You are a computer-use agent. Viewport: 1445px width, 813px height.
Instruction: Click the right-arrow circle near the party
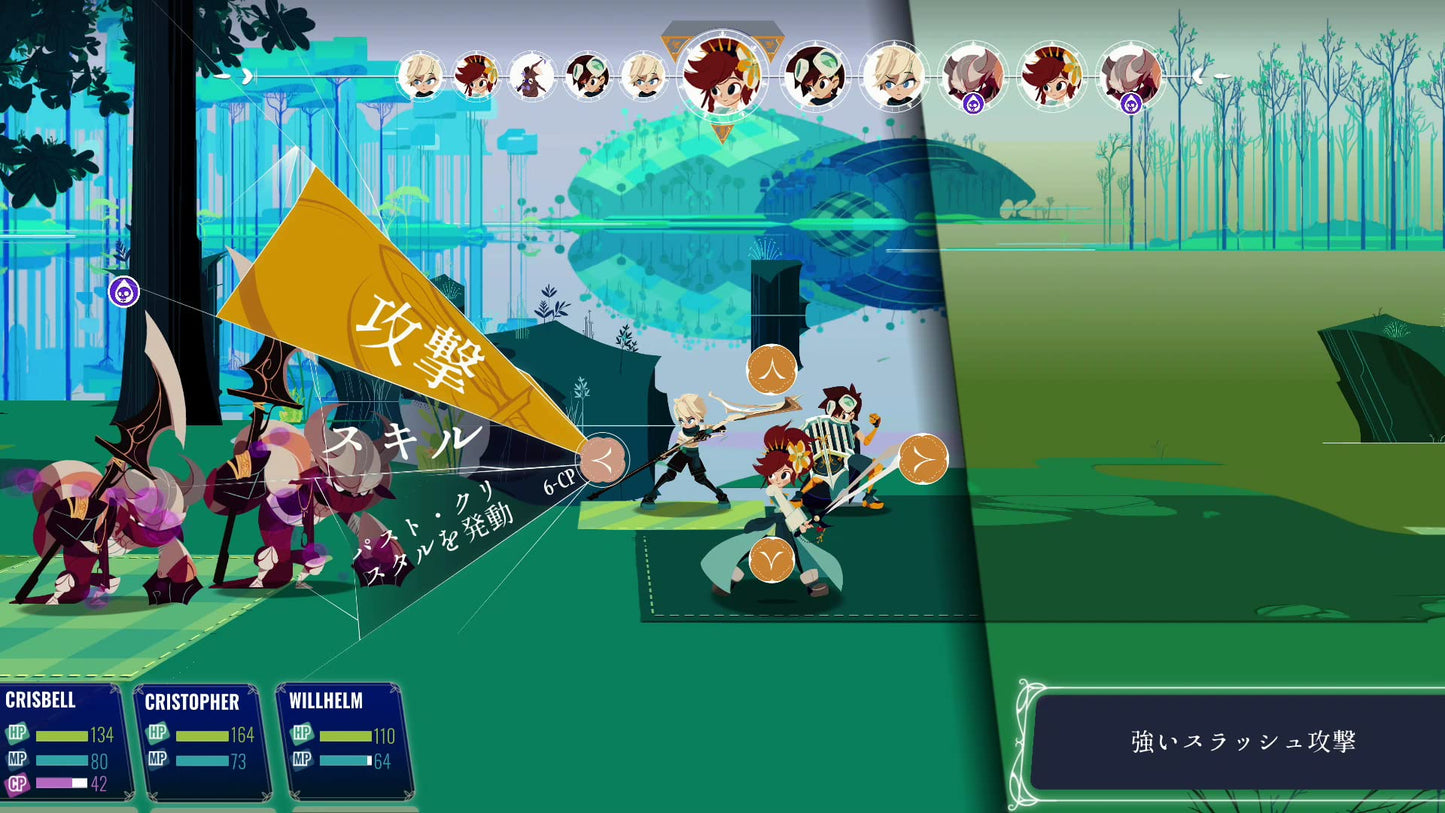[x=922, y=459]
